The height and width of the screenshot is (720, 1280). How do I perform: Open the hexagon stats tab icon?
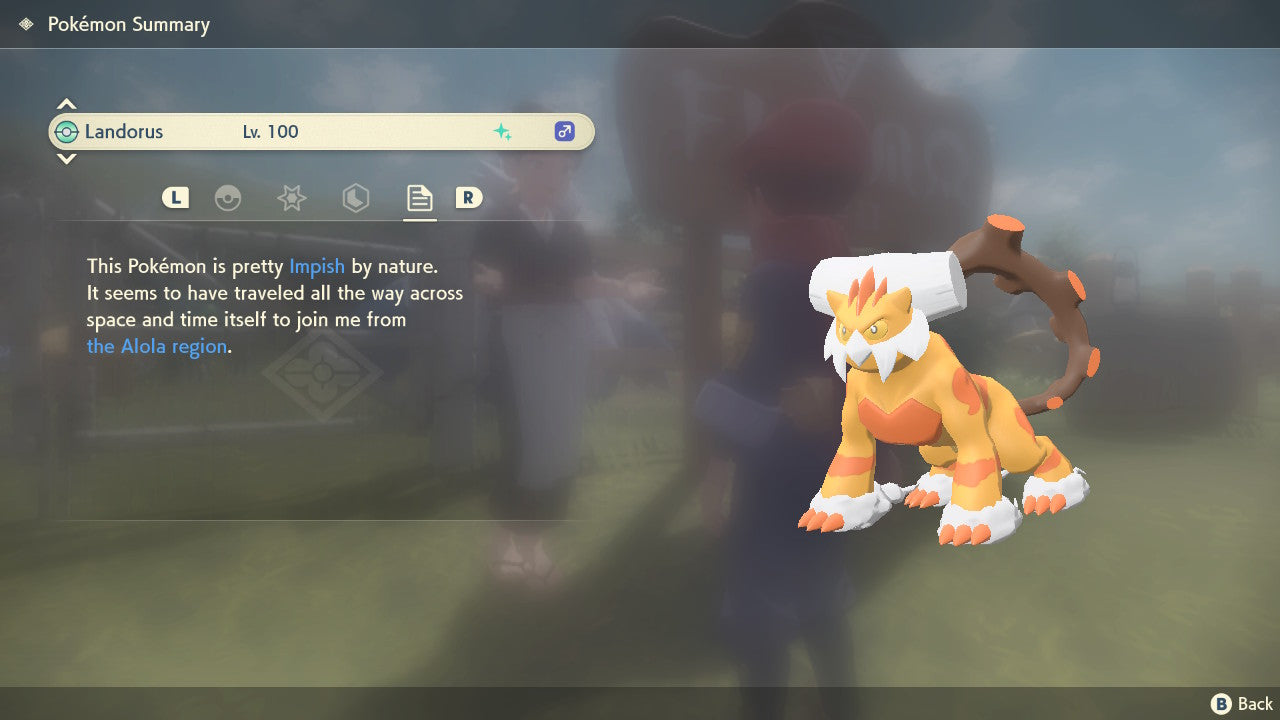tap(356, 198)
